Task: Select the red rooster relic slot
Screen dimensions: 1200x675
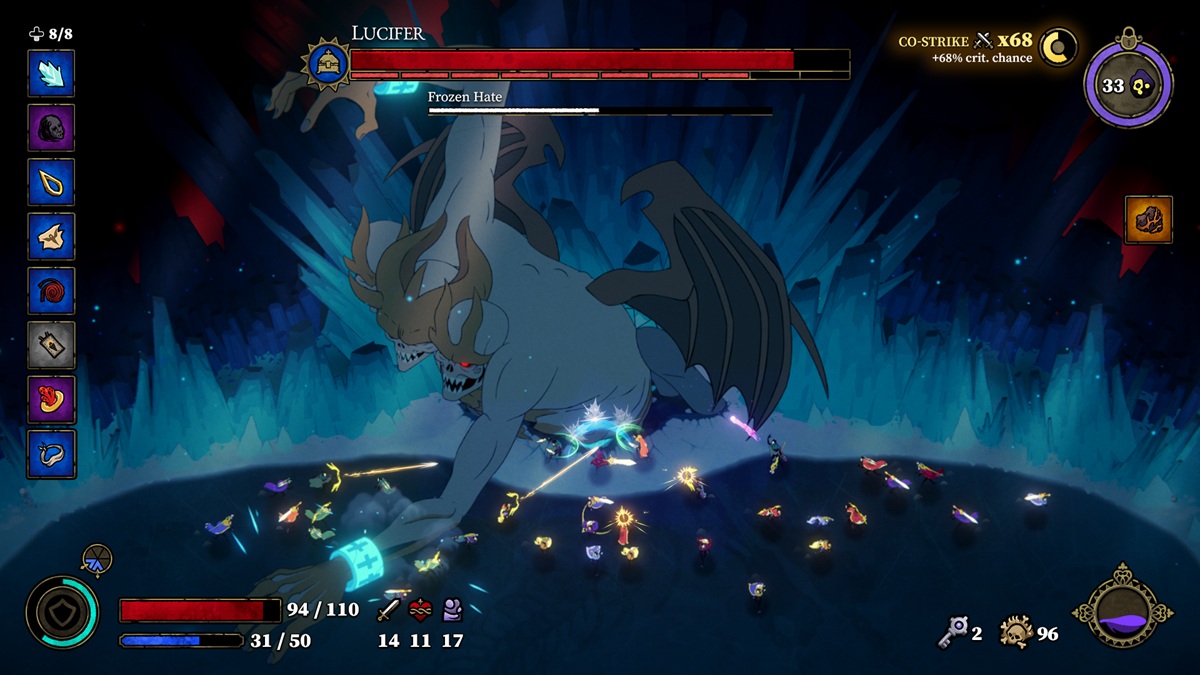Action: click(51, 400)
